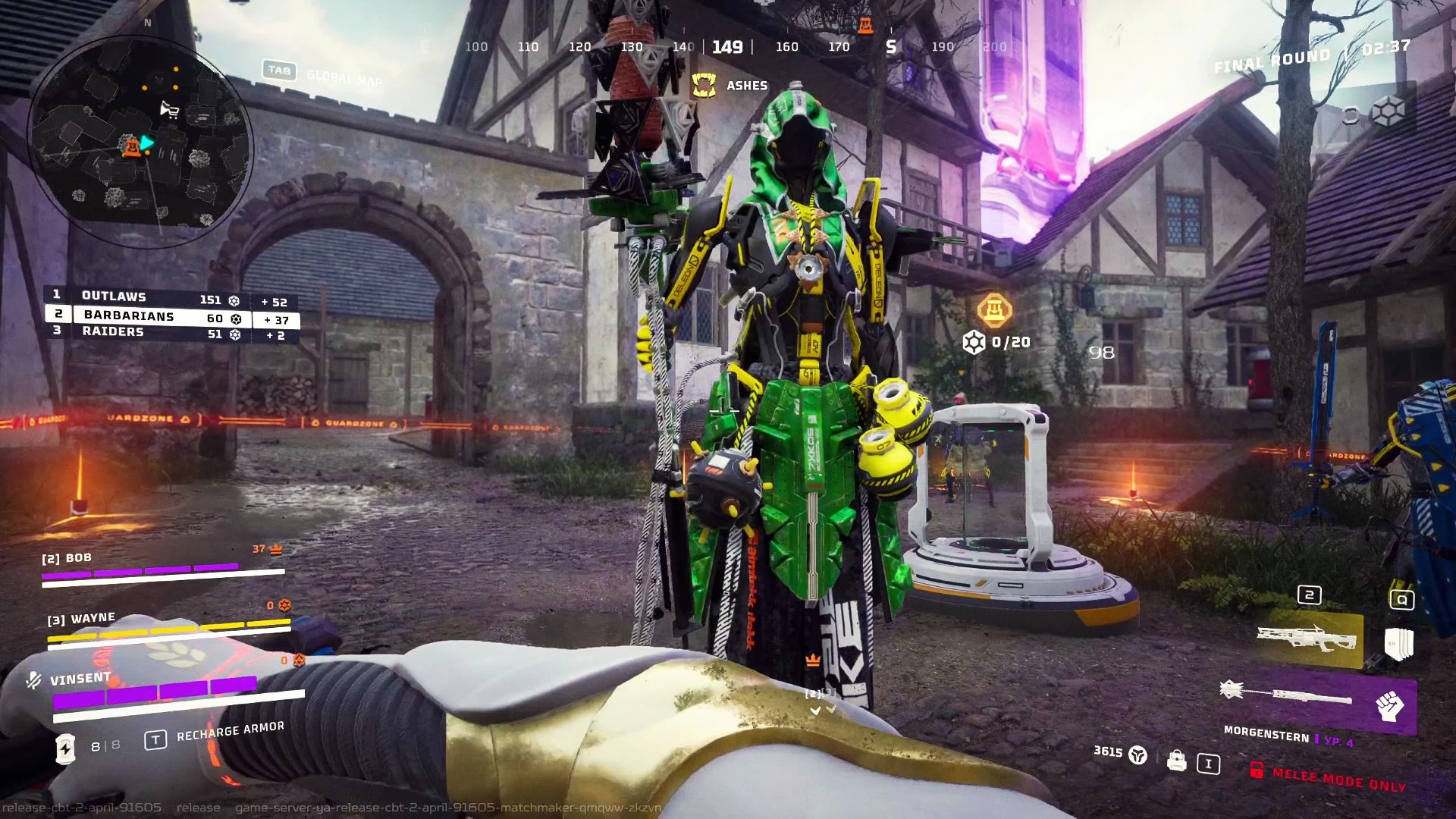
Task: Select the Raiders team scoreboard row
Action: pyautogui.click(x=171, y=333)
